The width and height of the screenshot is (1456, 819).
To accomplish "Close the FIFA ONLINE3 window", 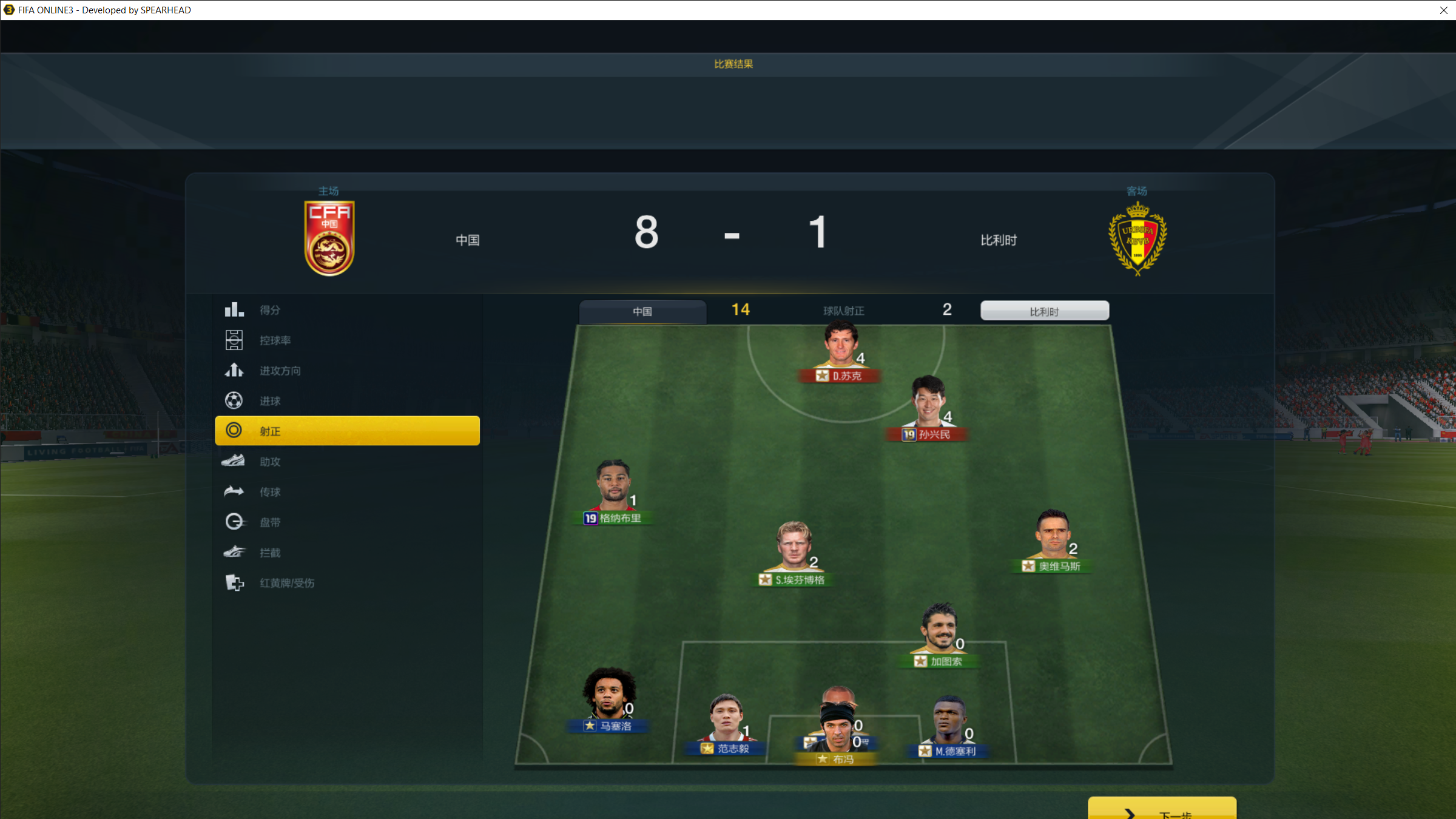I will [x=1443, y=10].
